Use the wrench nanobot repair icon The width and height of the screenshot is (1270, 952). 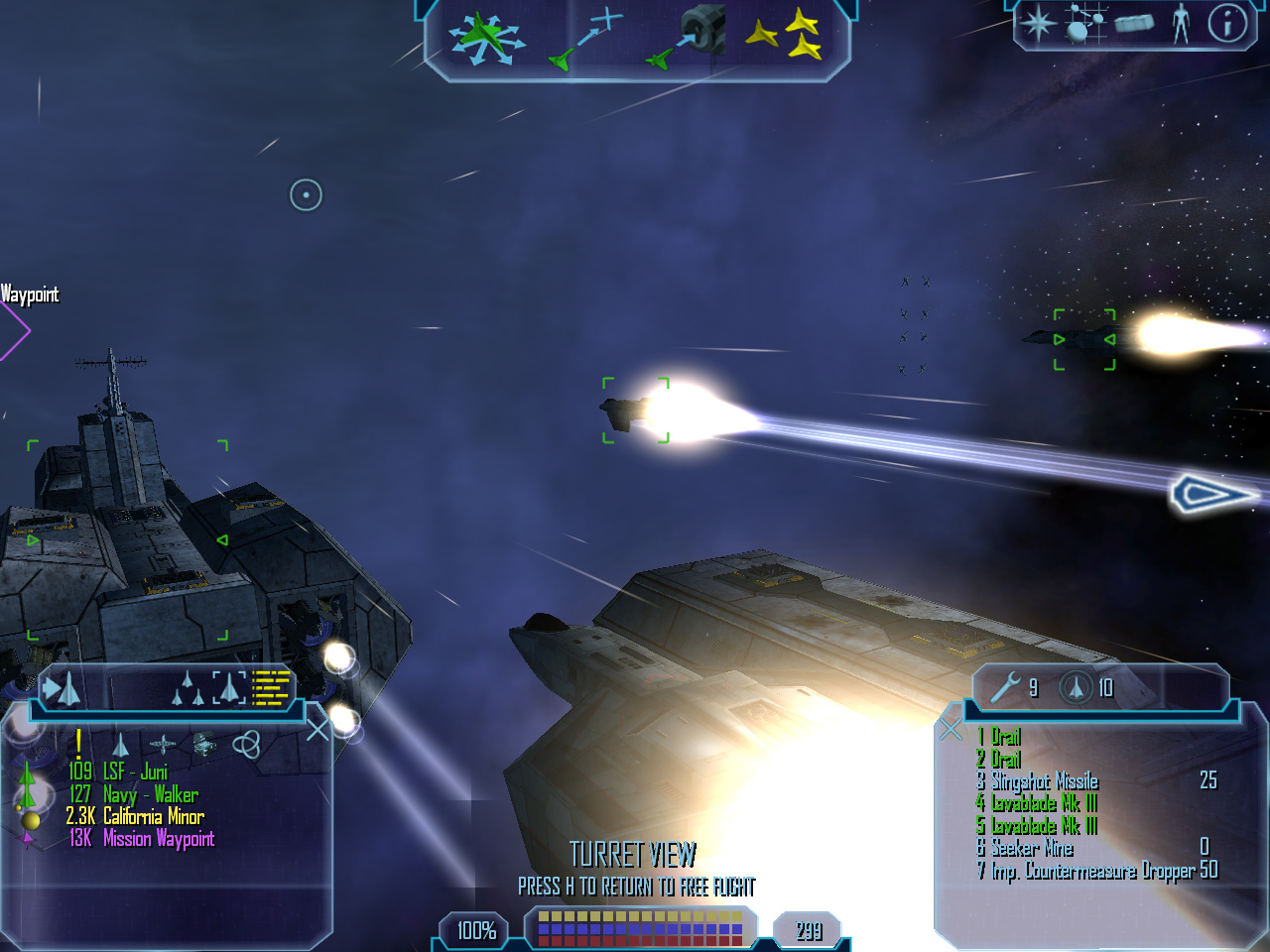[x=1006, y=686]
